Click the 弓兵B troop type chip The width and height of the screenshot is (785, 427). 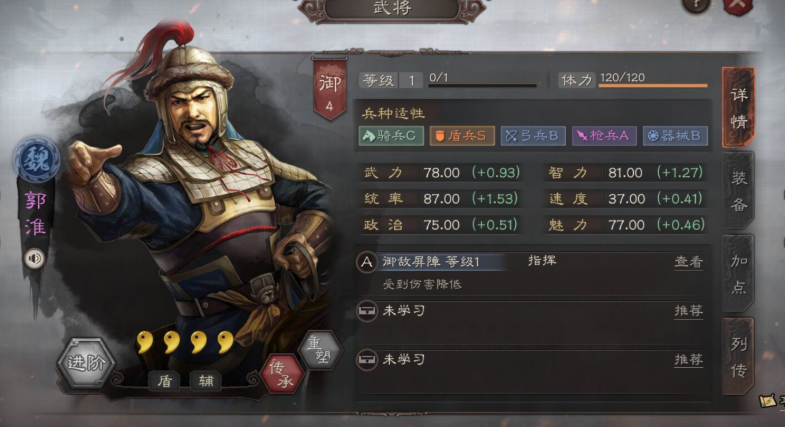534,135
